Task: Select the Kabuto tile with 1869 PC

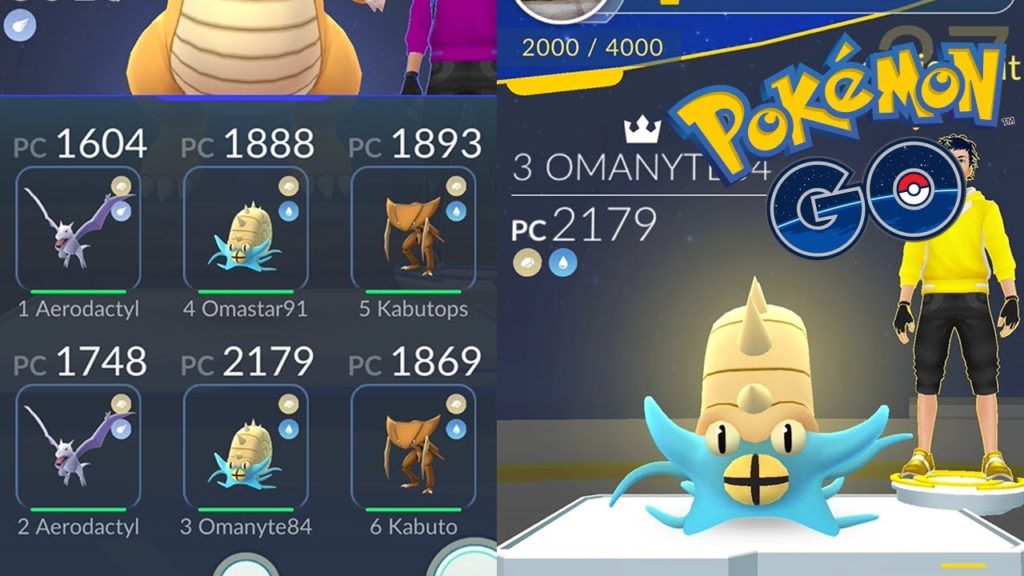Action: coord(412,447)
